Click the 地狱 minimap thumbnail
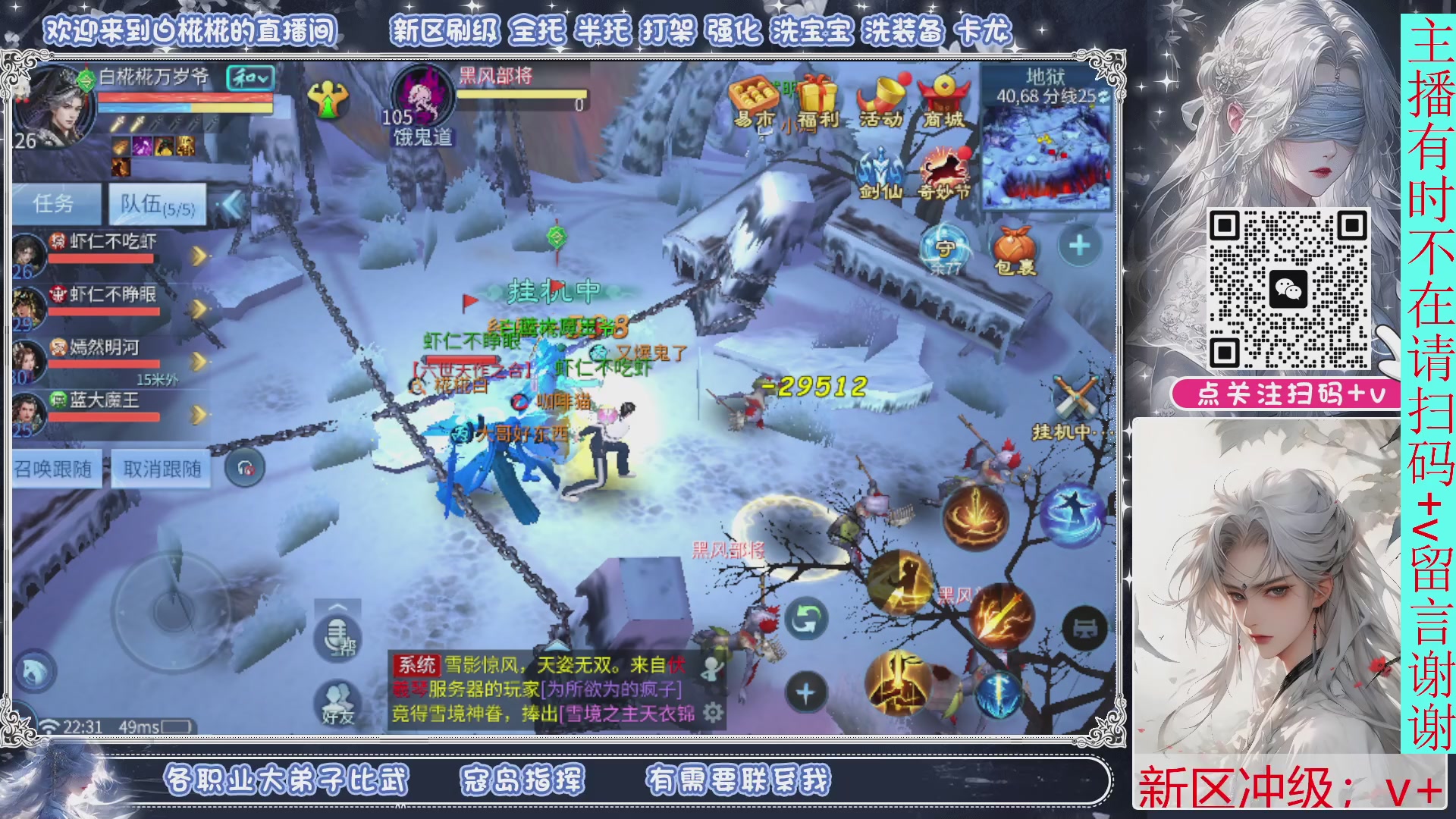The height and width of the screenshot is (819, 1456). pos(1046,152)
